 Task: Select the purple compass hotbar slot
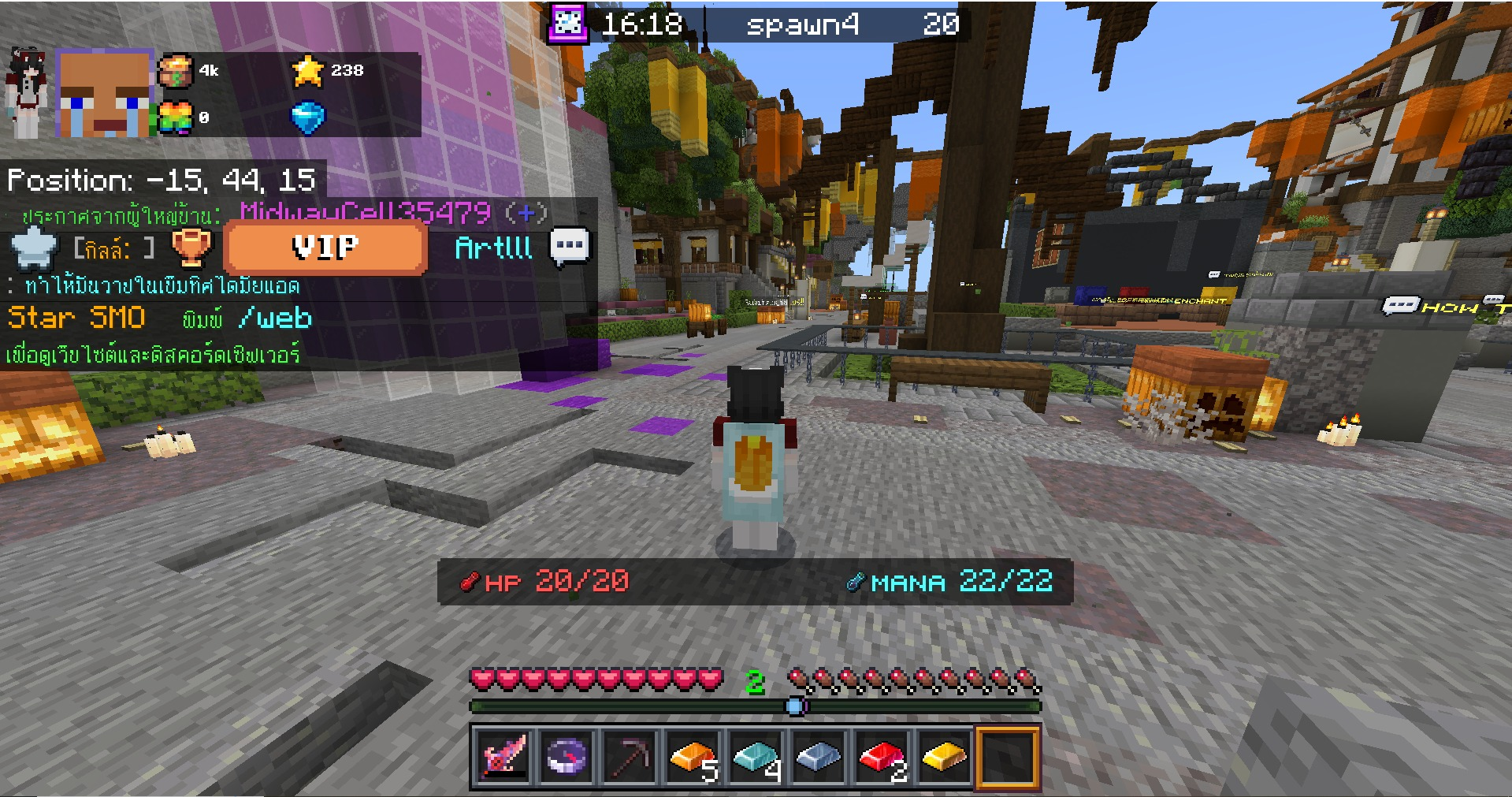click(567, 758)
